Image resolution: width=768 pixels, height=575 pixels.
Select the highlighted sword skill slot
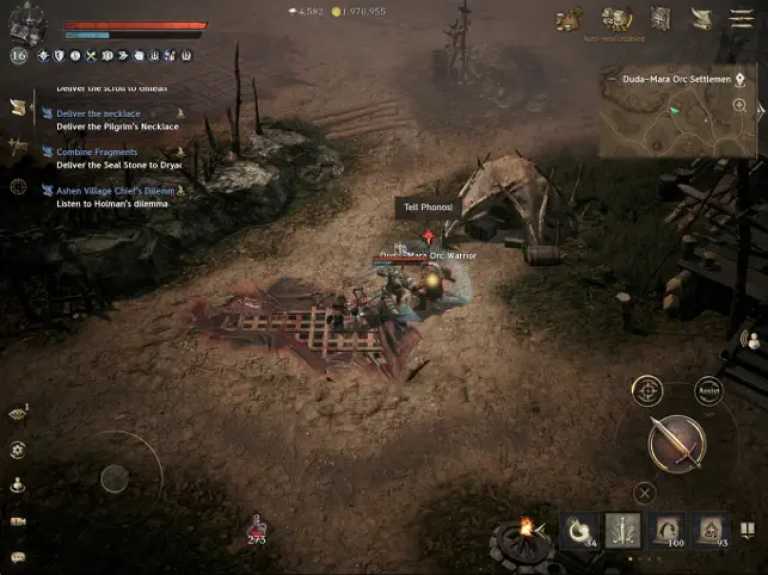tap(623, 531)
